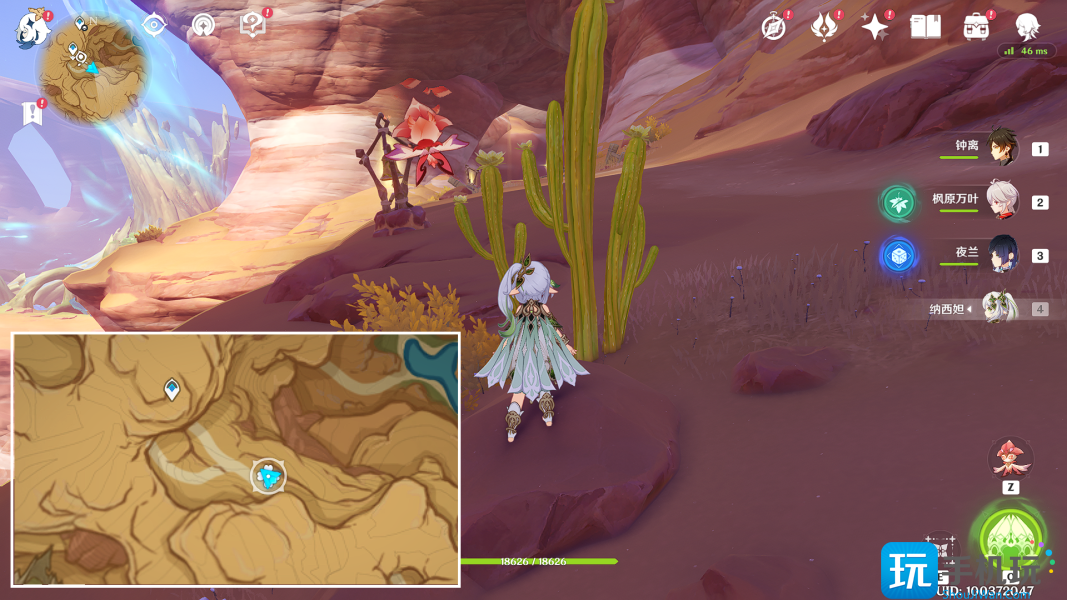
Task: Switch to party member 夜兰
Action: [x=1001, y=254]
